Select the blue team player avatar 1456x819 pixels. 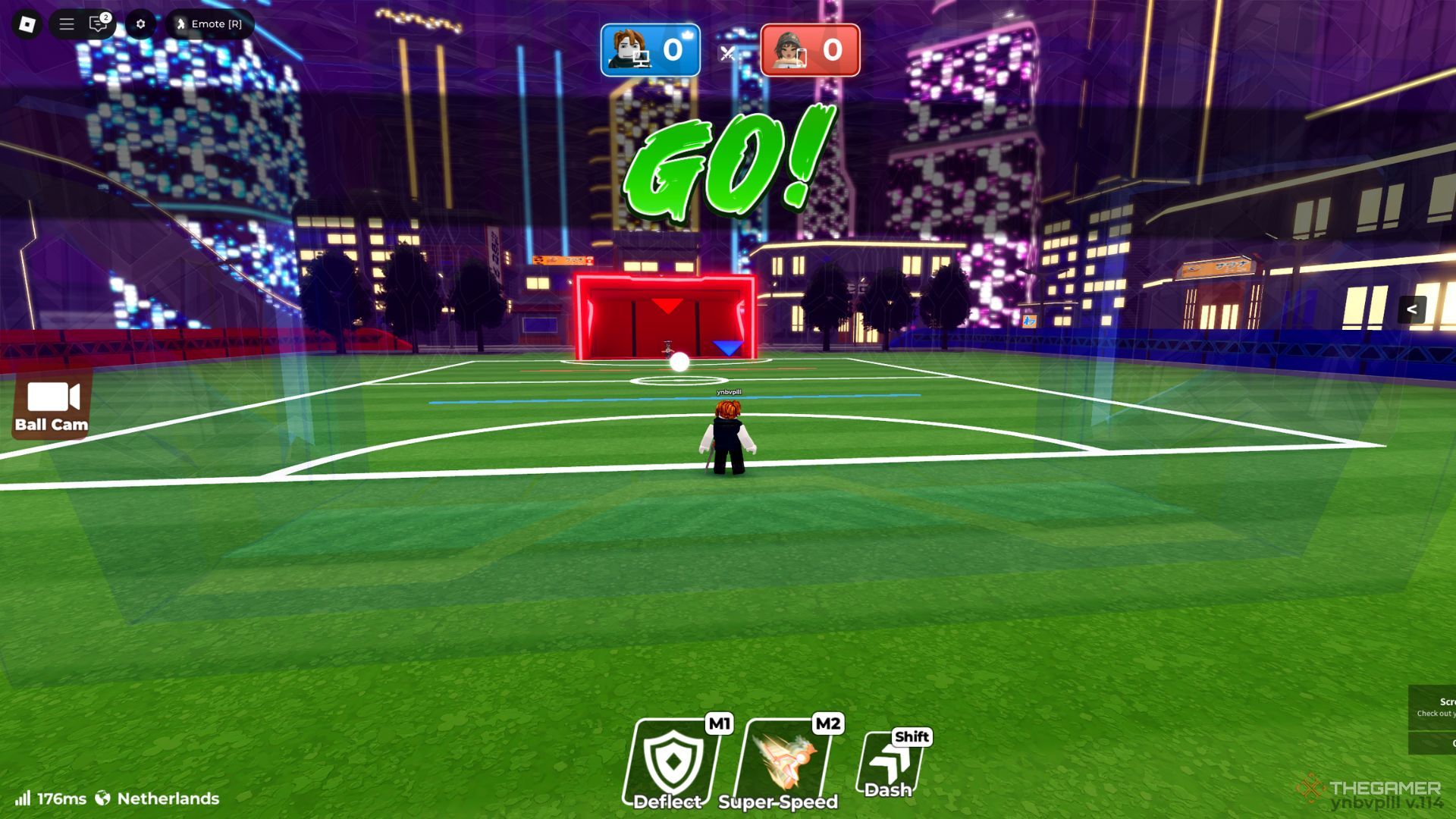tap(629, 50)
